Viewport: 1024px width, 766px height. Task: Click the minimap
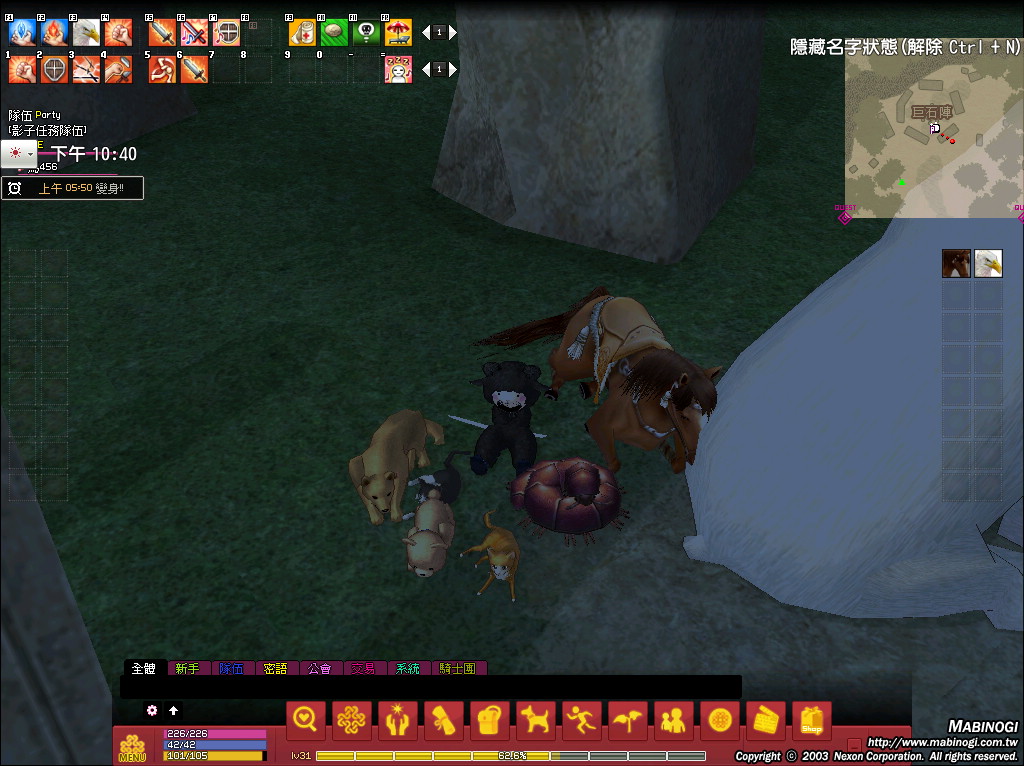[932, 135]
